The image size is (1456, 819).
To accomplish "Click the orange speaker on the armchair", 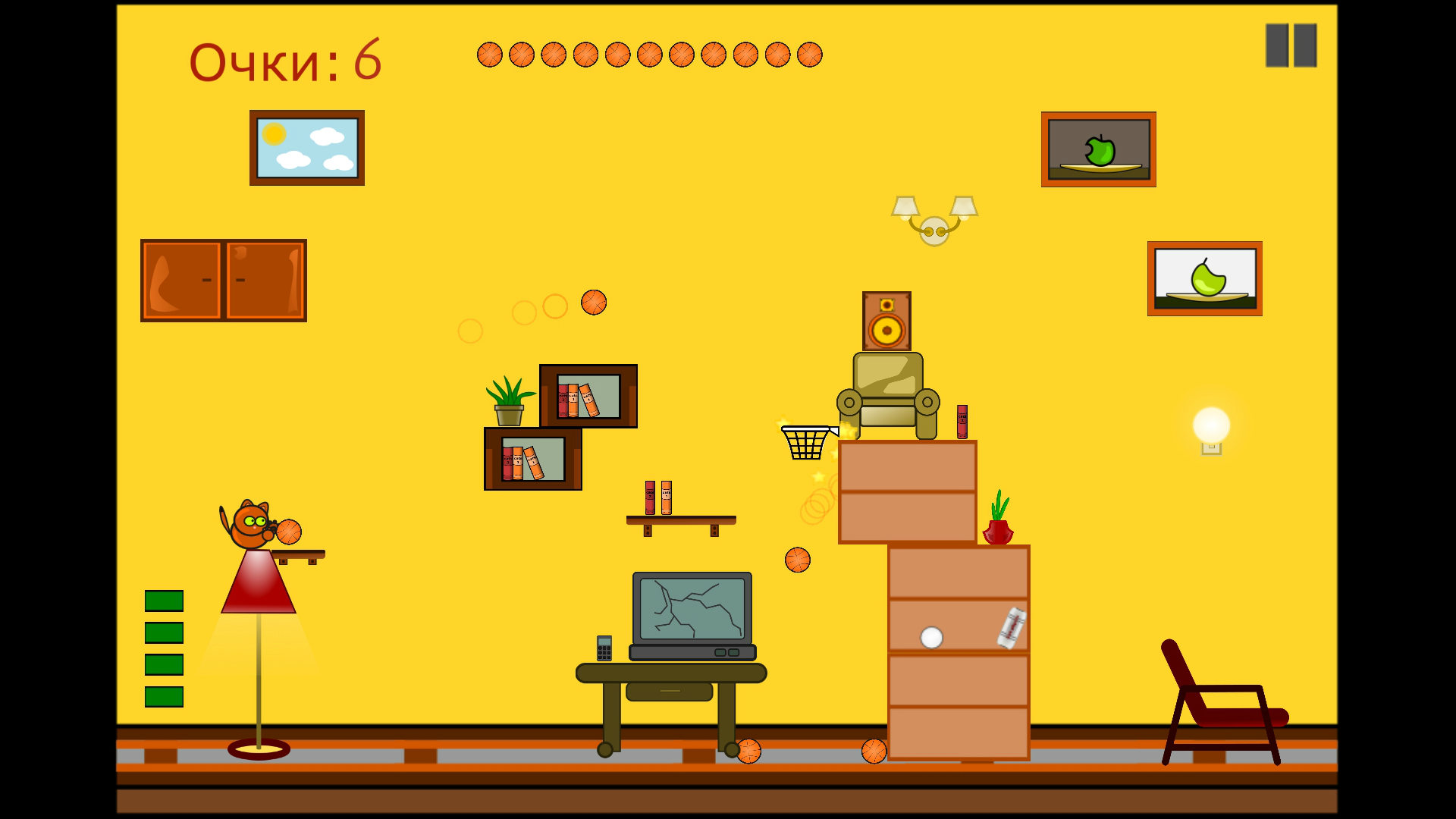I will coord(886,322).
